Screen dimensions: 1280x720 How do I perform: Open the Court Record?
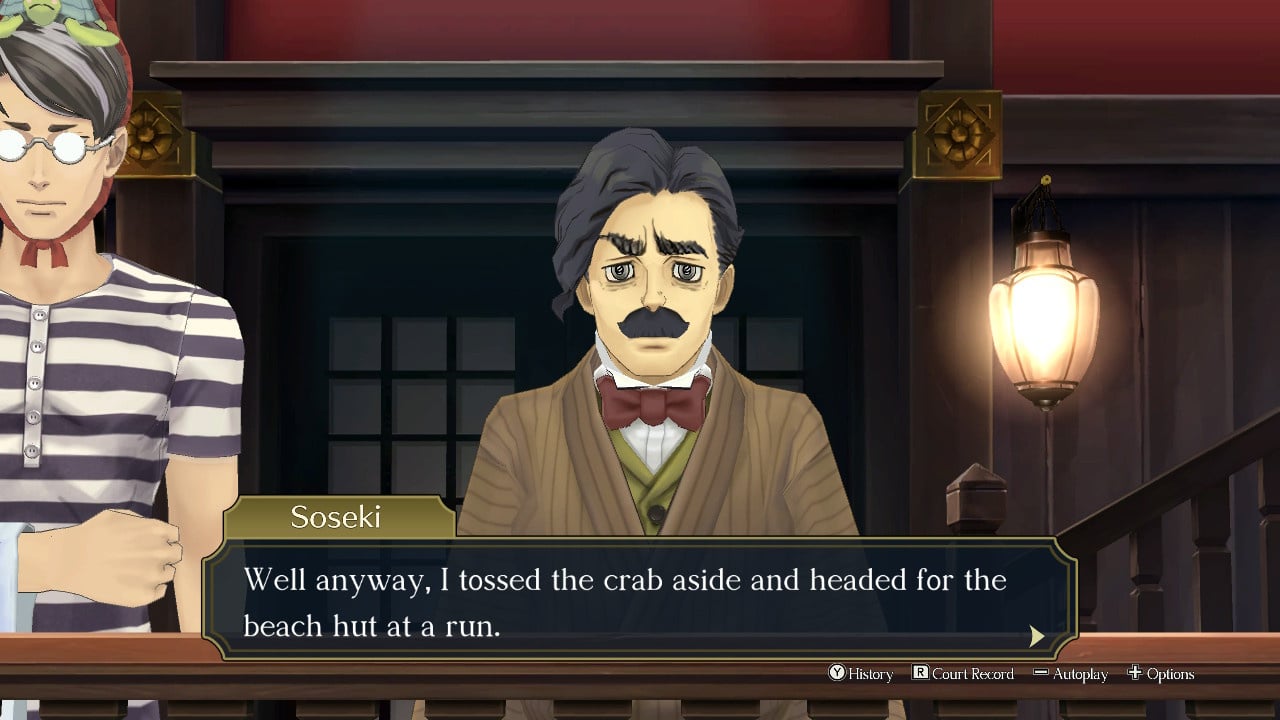[962, 674]
